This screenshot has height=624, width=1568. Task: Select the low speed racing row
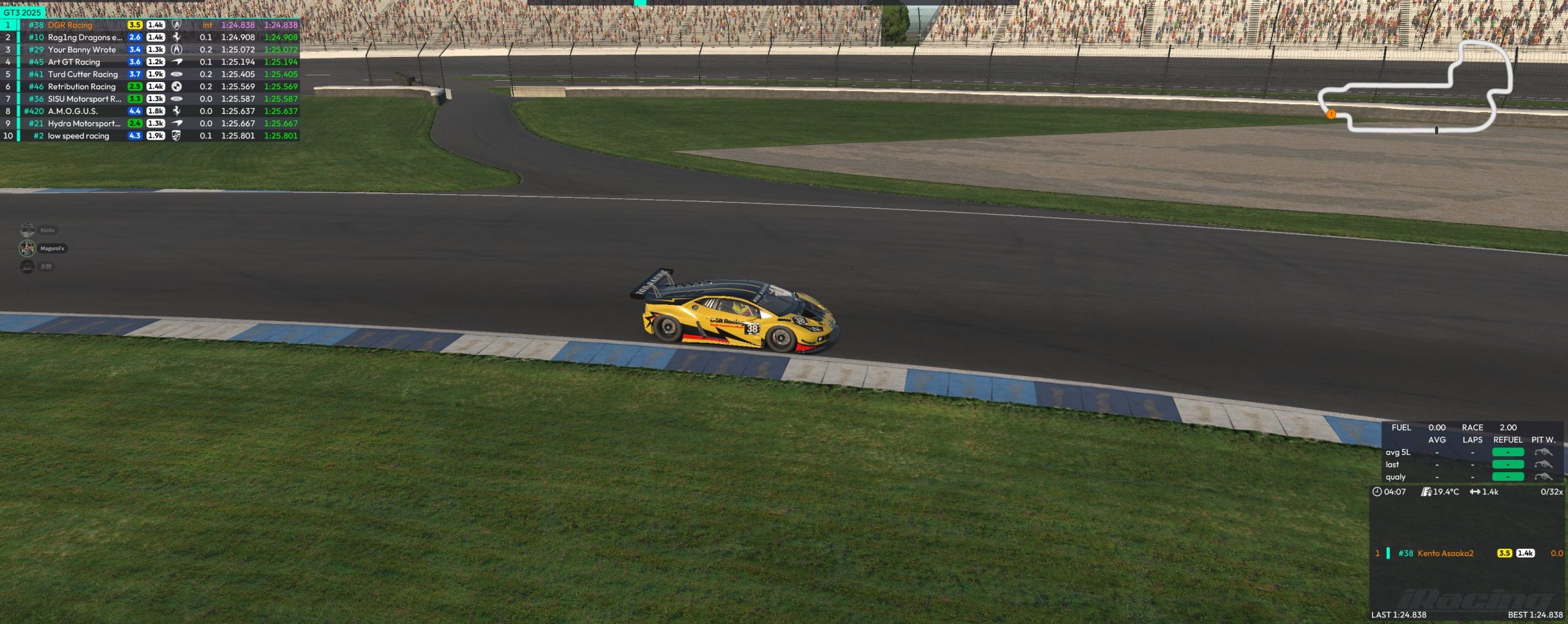tap(150, 136)
